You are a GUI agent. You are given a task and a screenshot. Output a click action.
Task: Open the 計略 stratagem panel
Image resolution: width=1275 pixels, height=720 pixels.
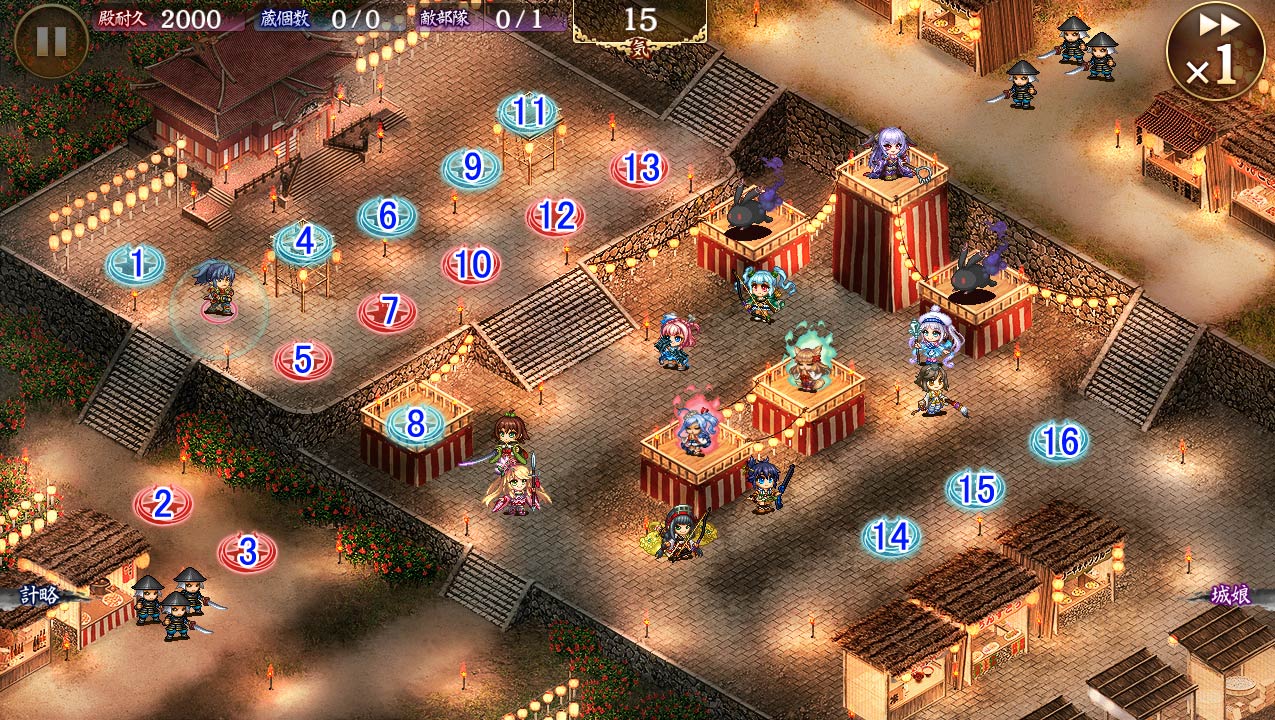(40, 596)
